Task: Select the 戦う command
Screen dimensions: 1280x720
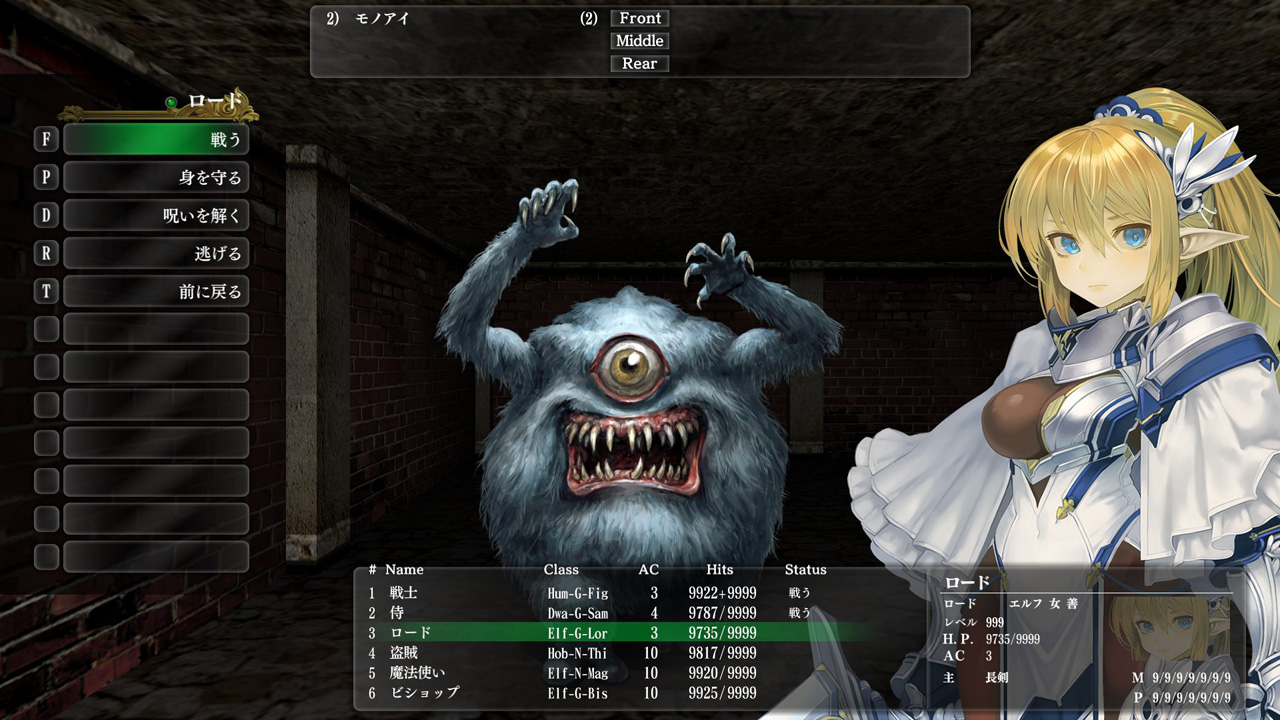Action: pos(156,139)
